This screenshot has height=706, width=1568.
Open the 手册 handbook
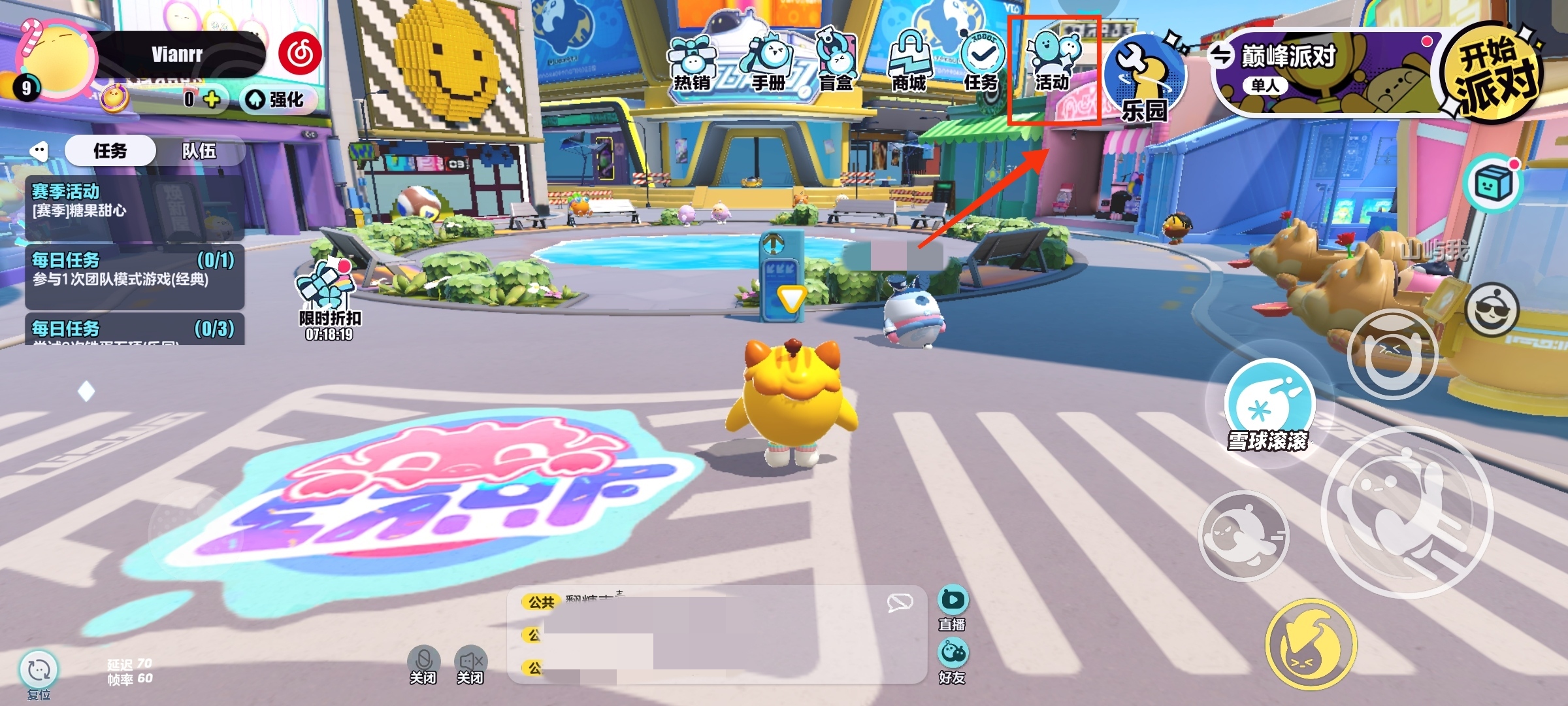click(x=768, y=63)
